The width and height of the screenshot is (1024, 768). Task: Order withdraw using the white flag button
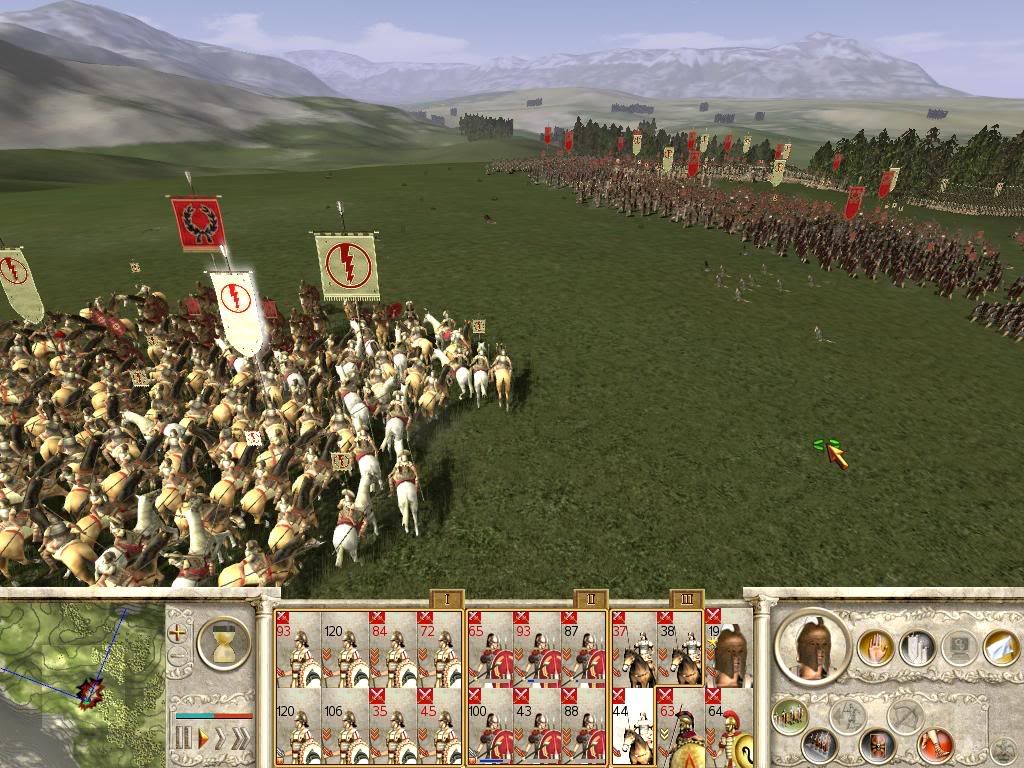[x=1000, y=649]
